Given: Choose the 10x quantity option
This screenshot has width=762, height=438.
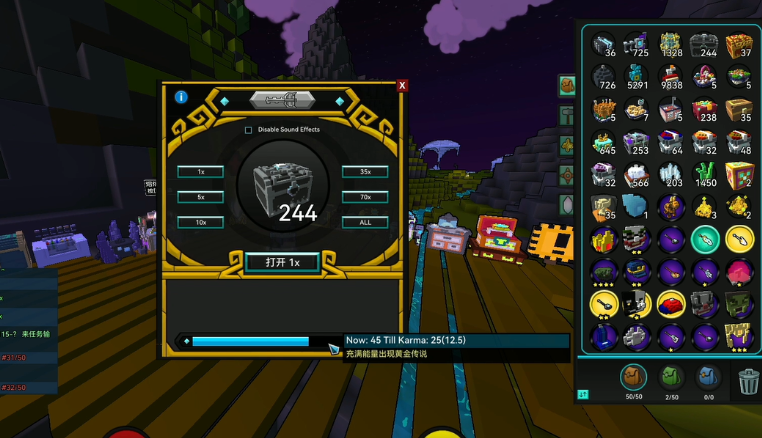Looking at the screenshot, I should pos(200,222).
